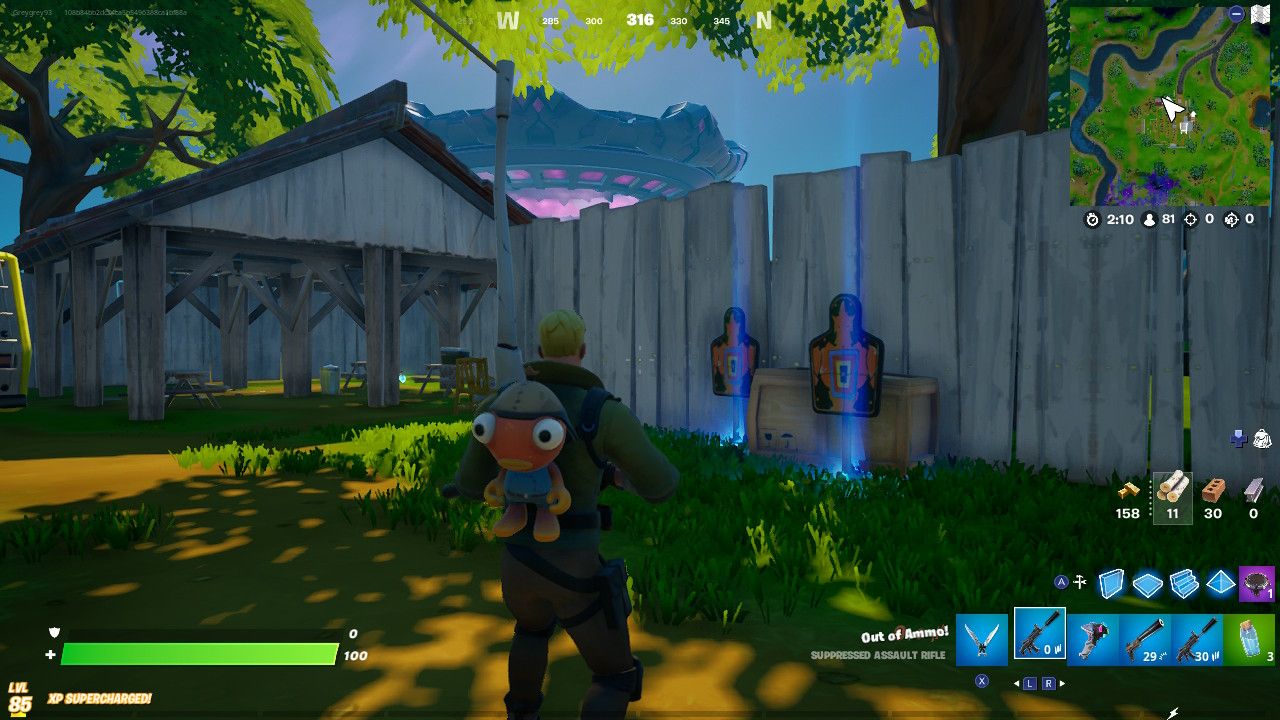Viewport: 1280px width, 720px height.
Task: Select the stairs build piece icon
Action: pyautogui.click(x=1184, y=582)
